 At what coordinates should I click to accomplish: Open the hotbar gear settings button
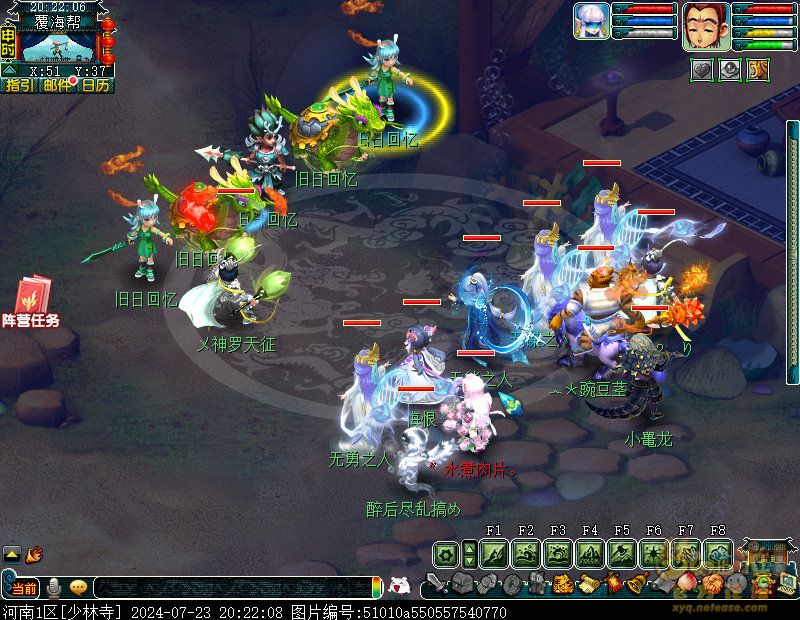[x=446, y=553]
